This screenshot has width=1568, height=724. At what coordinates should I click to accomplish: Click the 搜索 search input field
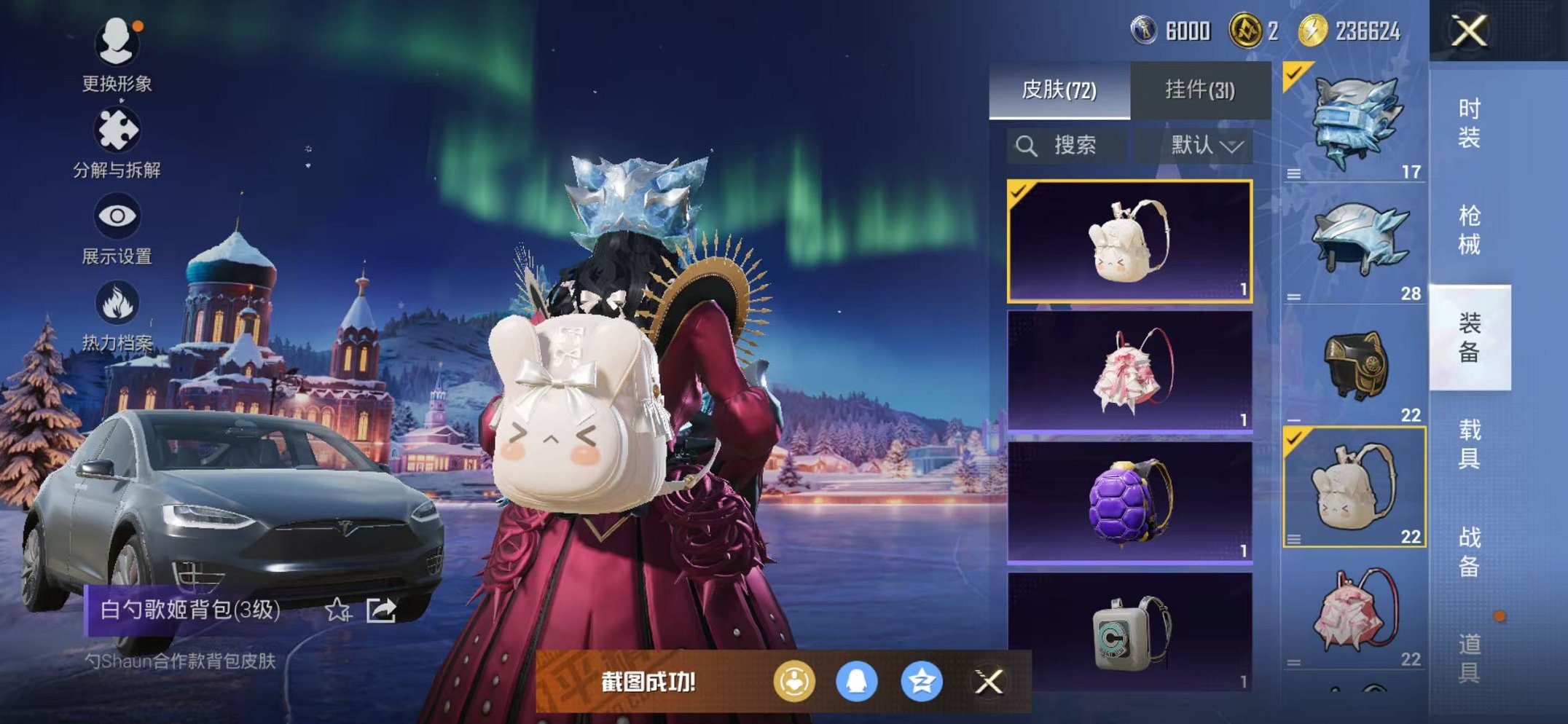(1075, 145)
